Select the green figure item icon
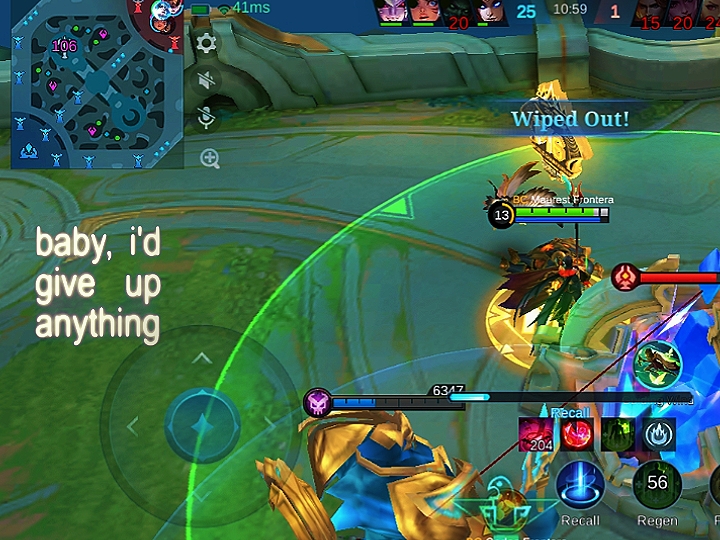720x540 pixels. click(x=617, y=434)
